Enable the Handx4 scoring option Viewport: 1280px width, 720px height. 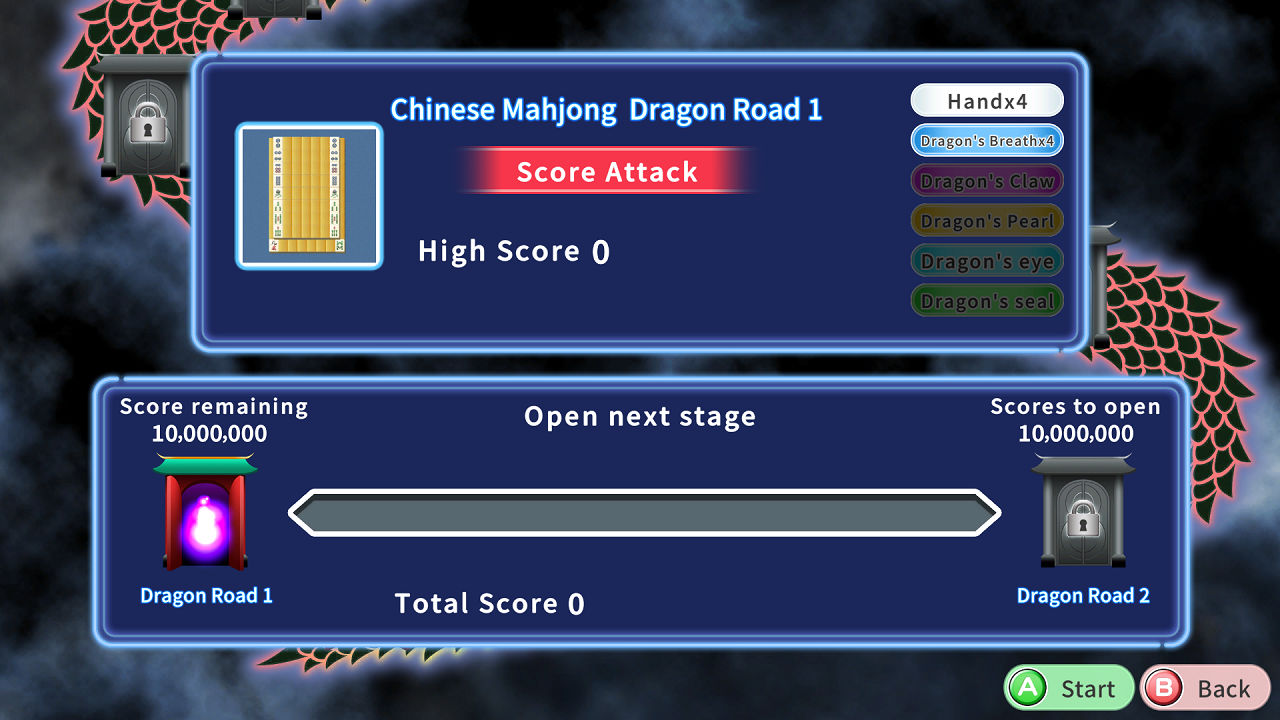tap(986, 100)
